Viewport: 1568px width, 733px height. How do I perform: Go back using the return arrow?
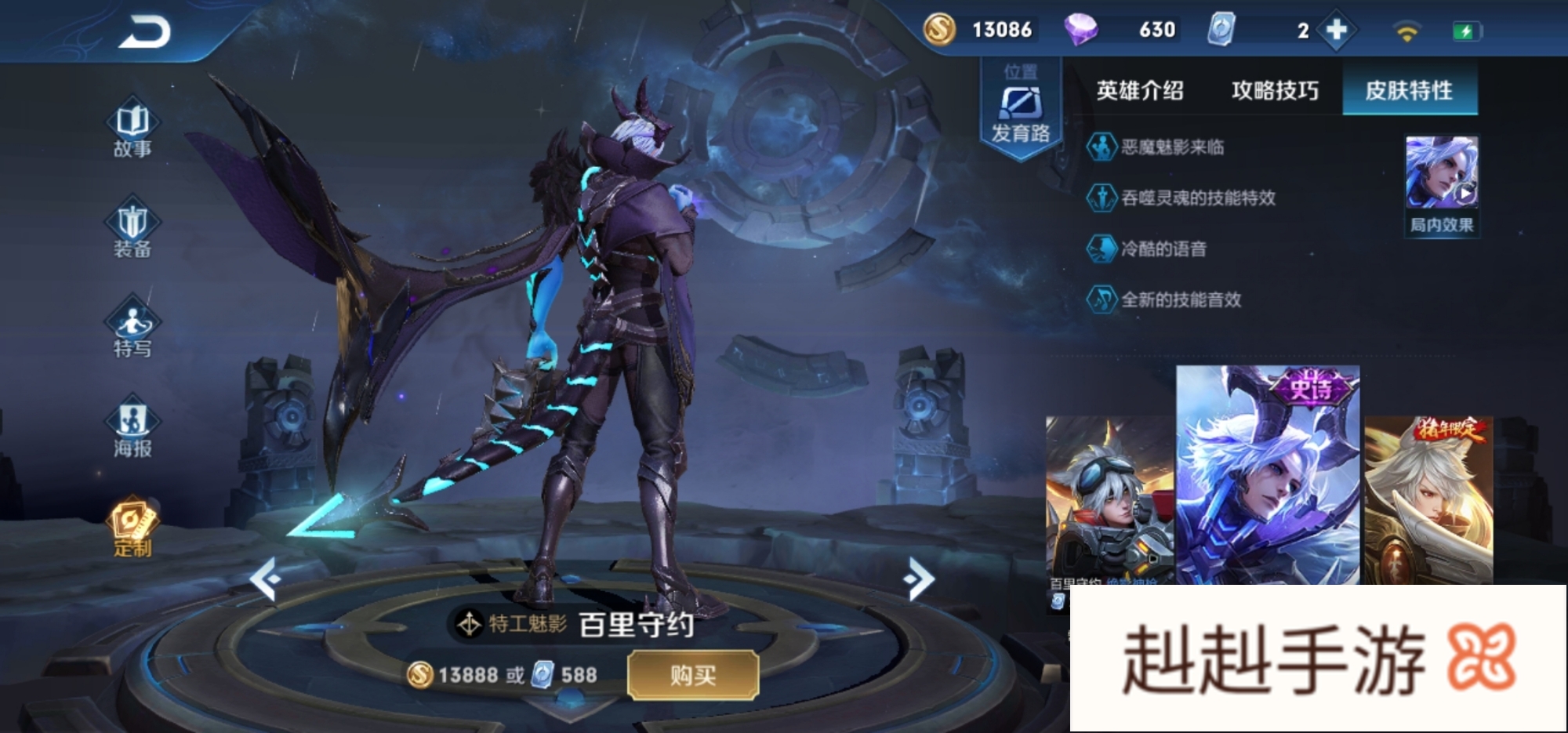[x=144, y=33]
